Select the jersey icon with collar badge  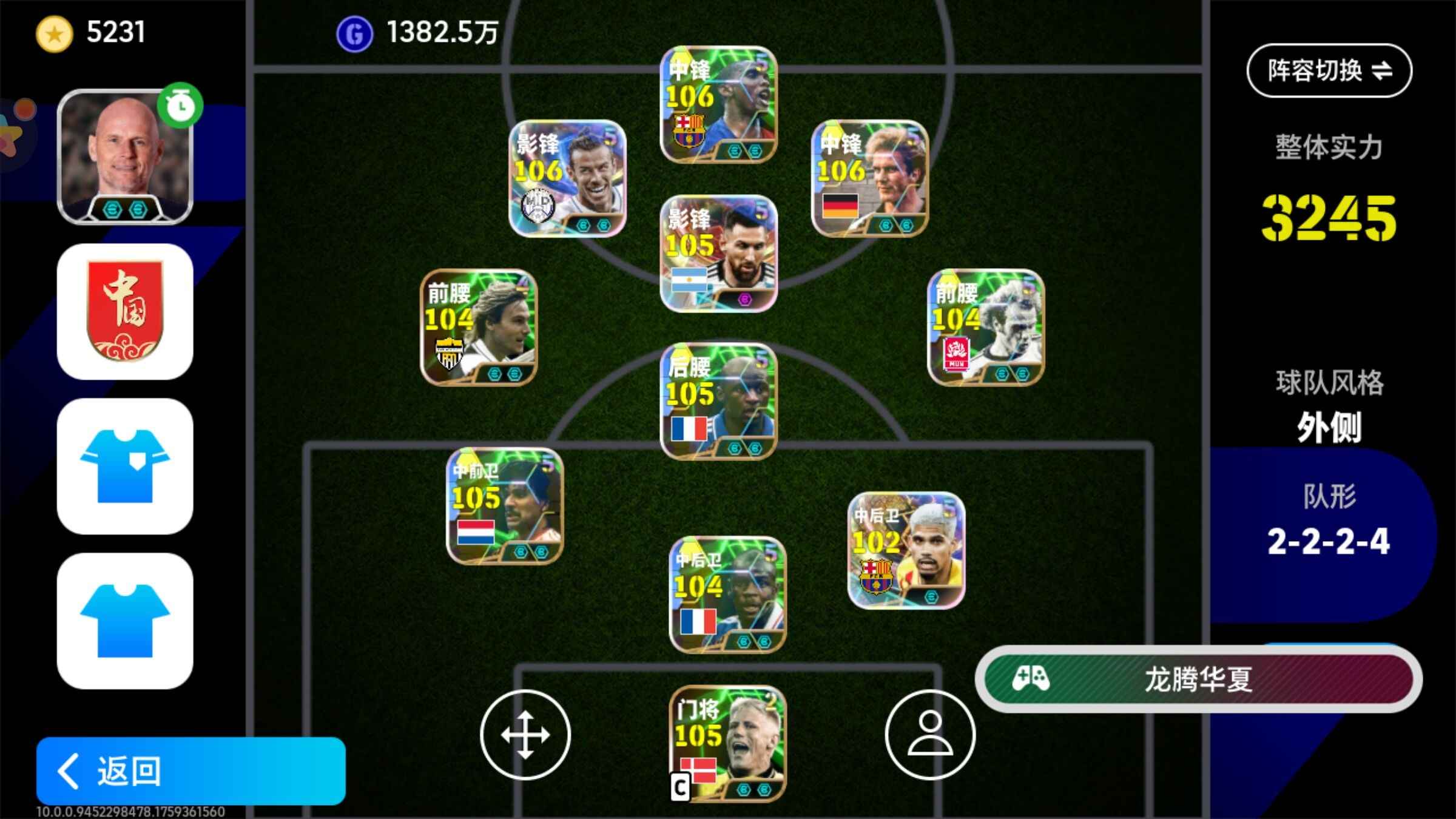pos(125,466)
